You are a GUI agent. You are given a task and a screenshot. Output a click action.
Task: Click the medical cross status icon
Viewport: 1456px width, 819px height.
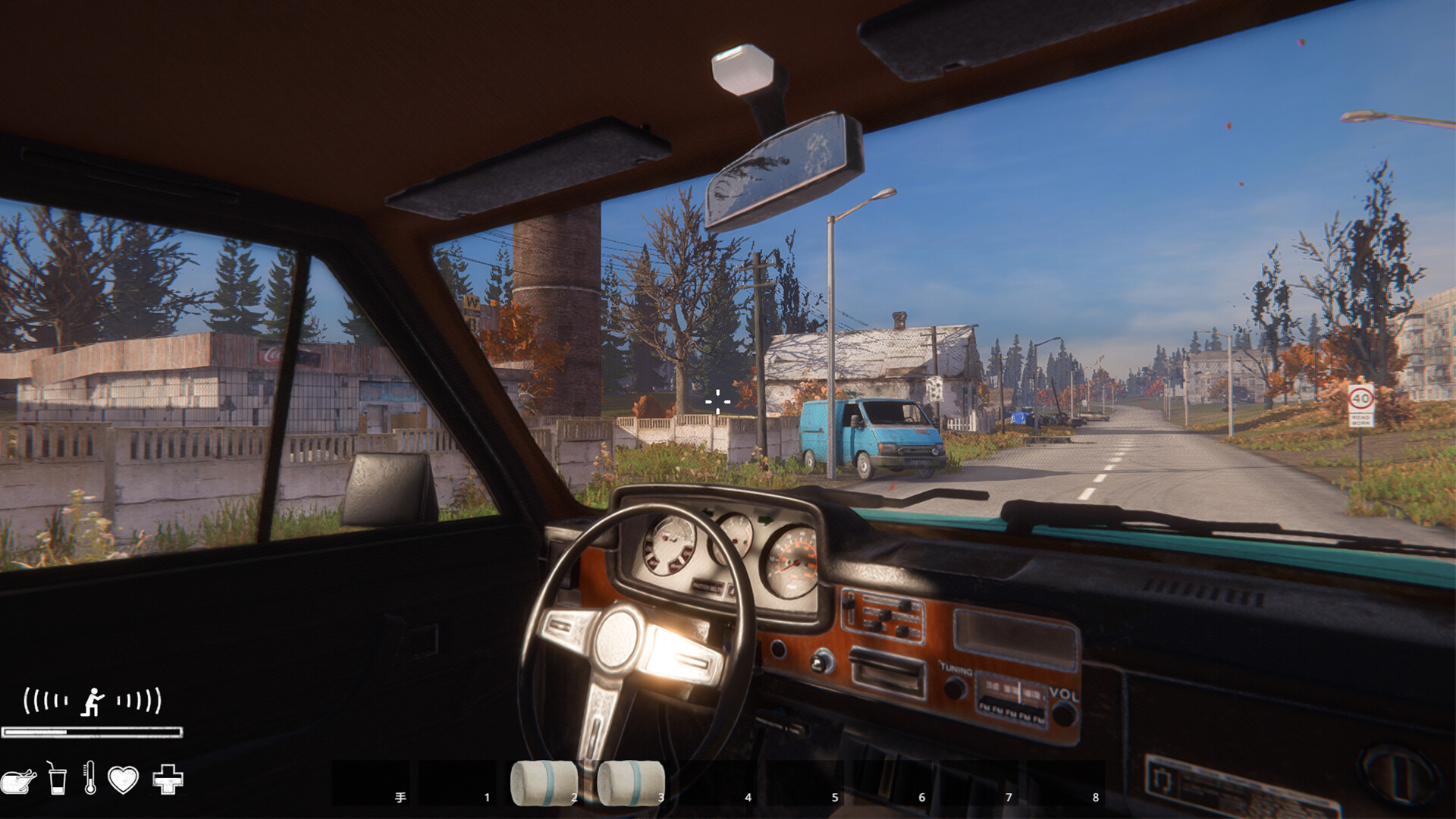tap(168, 779)
